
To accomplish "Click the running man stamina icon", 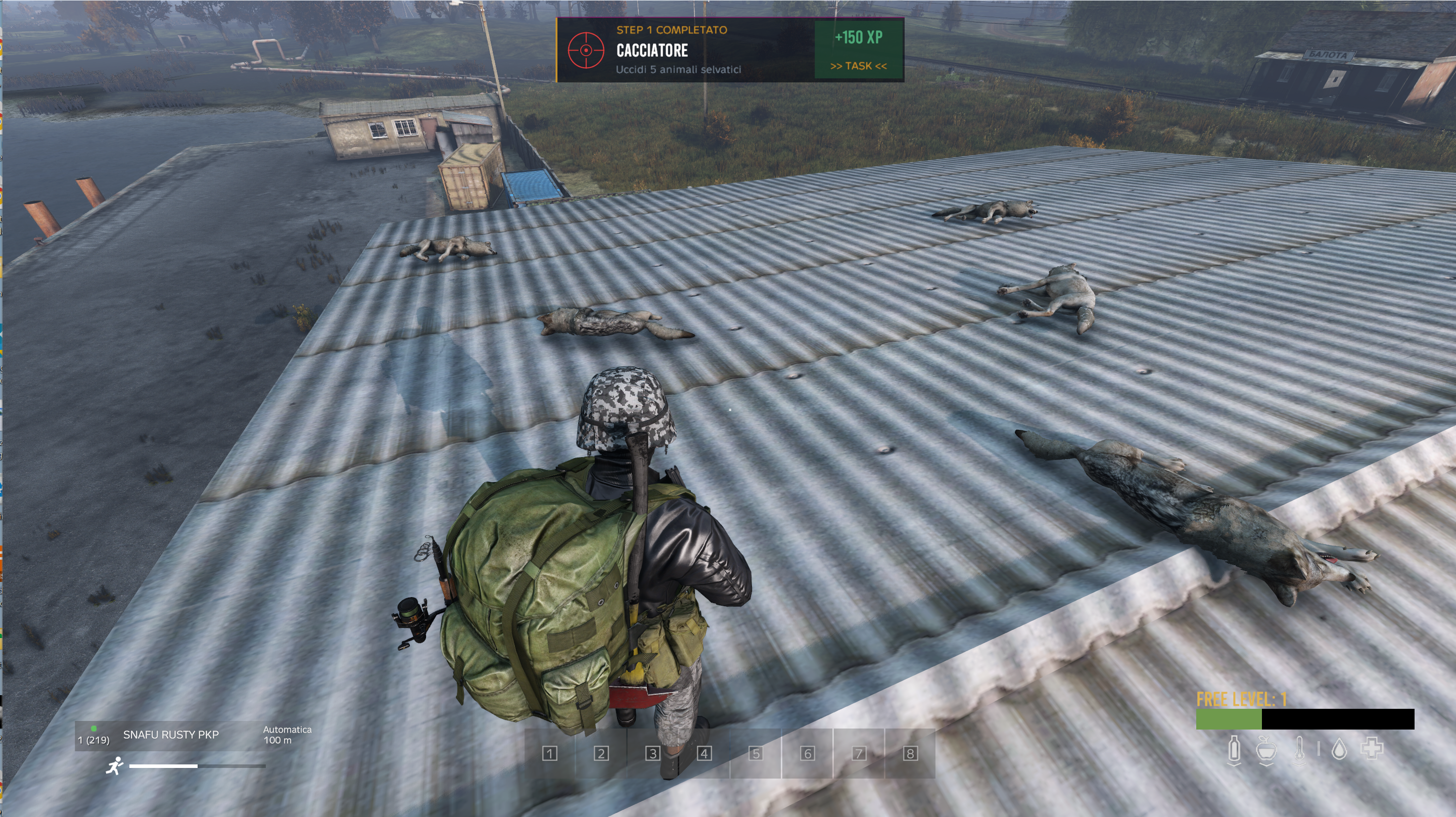I will click(x=115, y=765).
